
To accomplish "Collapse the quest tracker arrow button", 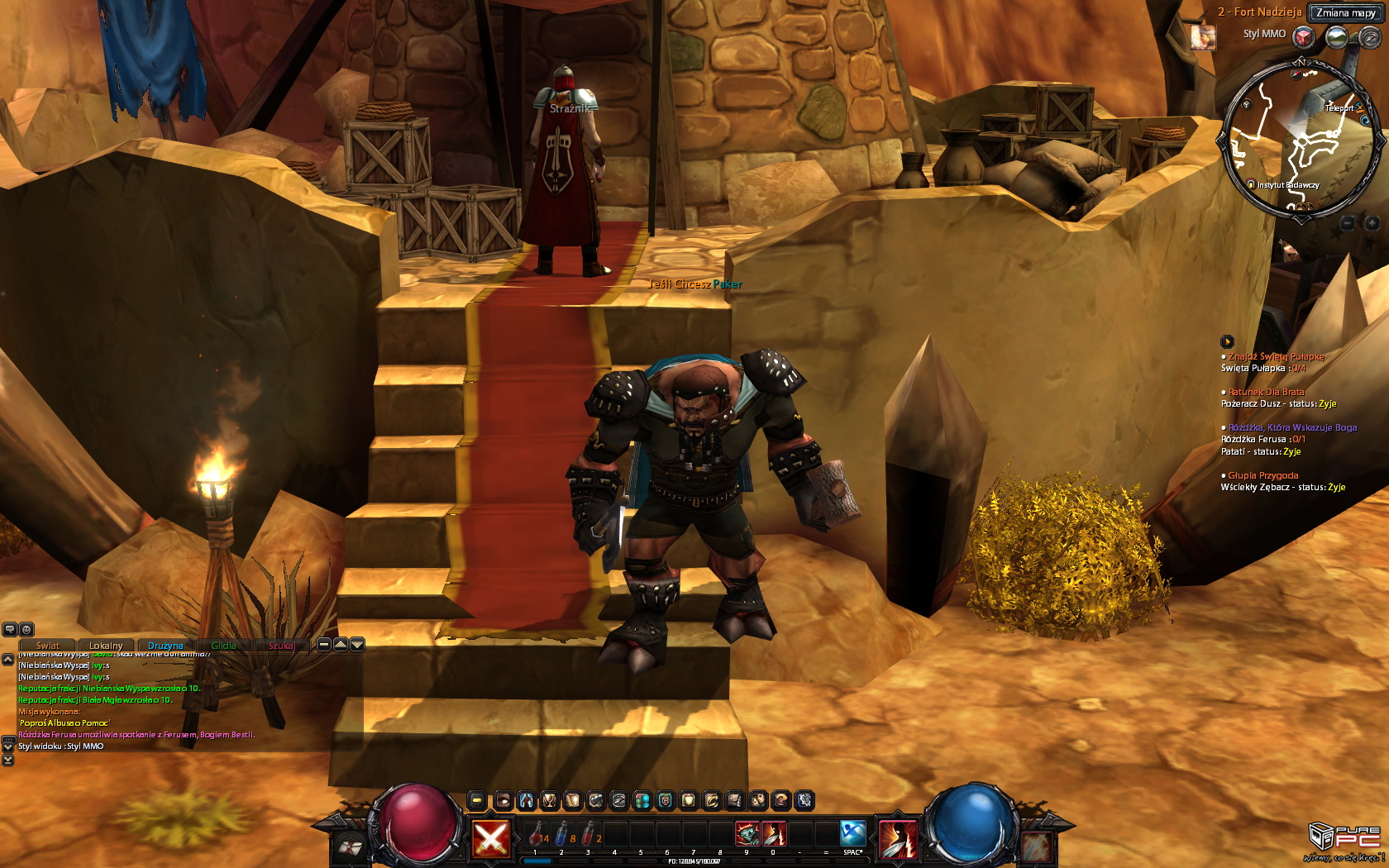I will (x=1227, y=341).
